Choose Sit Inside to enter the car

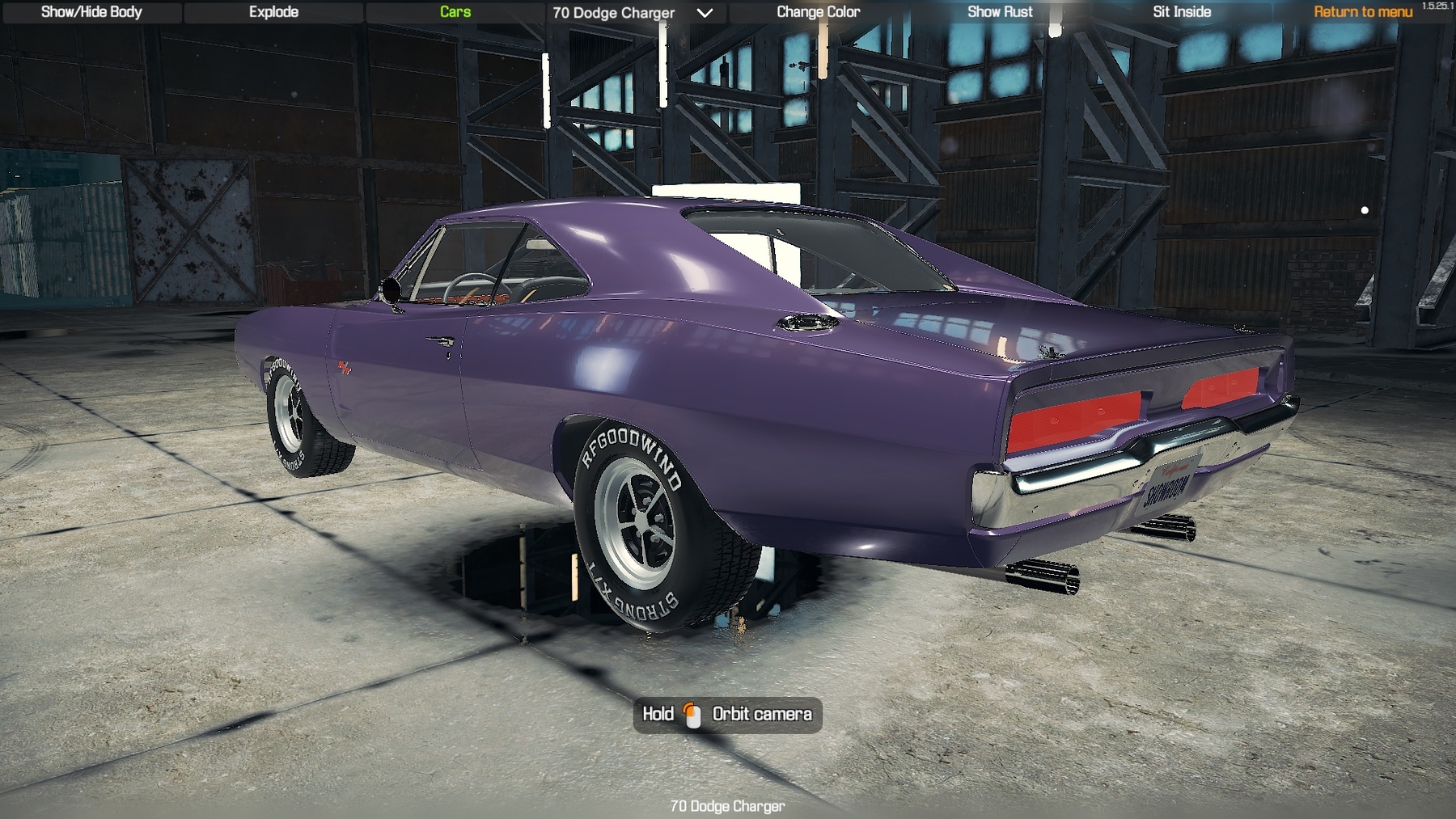1182,12
